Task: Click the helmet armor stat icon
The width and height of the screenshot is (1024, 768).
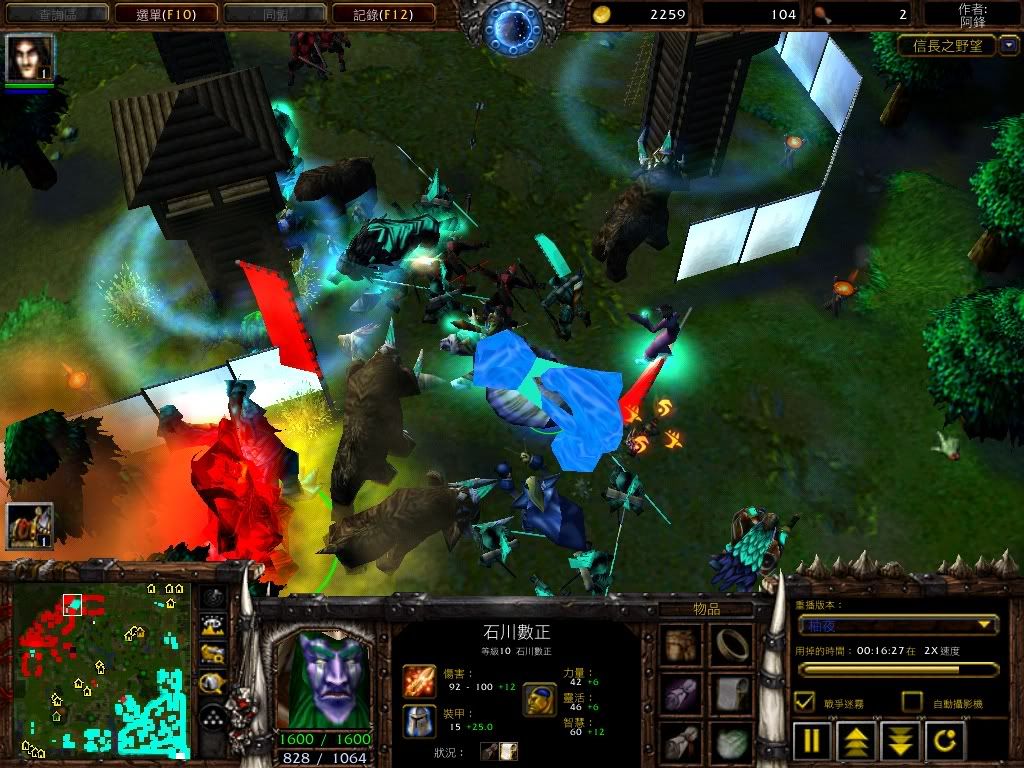Action: click(x=419, y=721)
